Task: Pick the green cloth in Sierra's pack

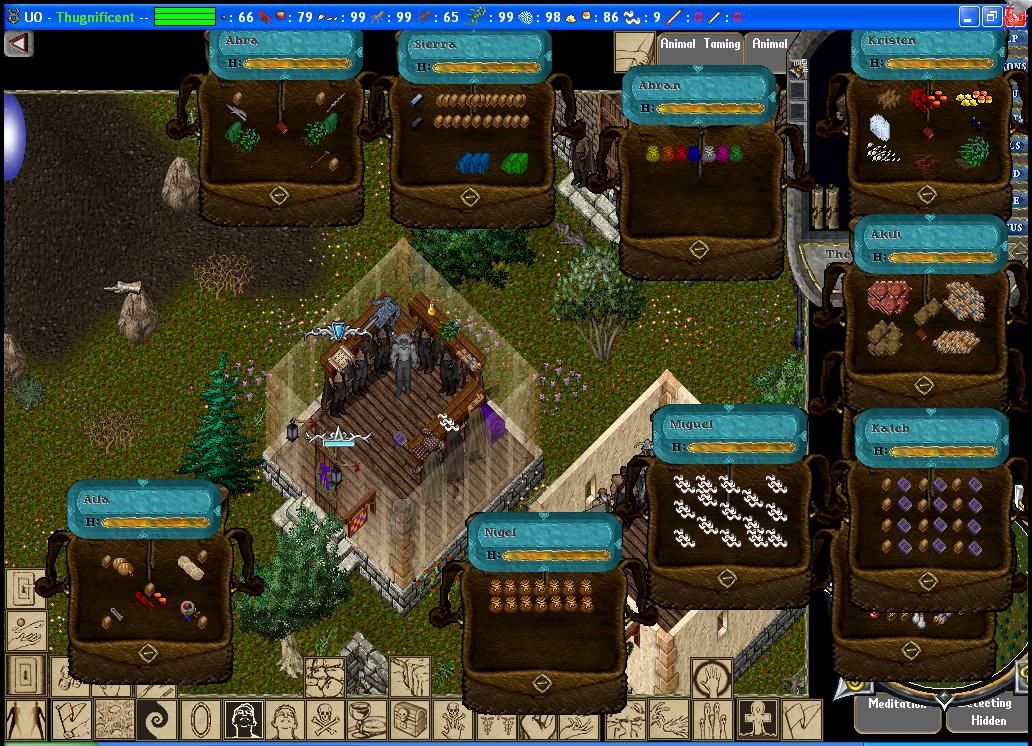Action: click(515, 162)
